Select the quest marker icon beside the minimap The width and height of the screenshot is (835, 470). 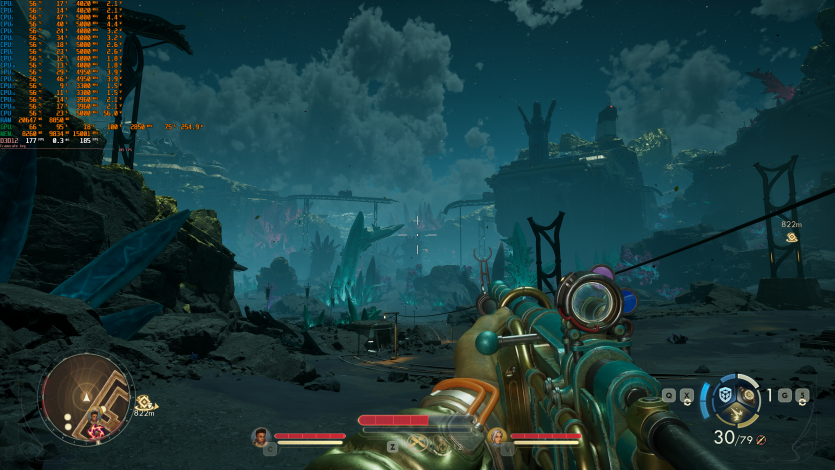143,400
